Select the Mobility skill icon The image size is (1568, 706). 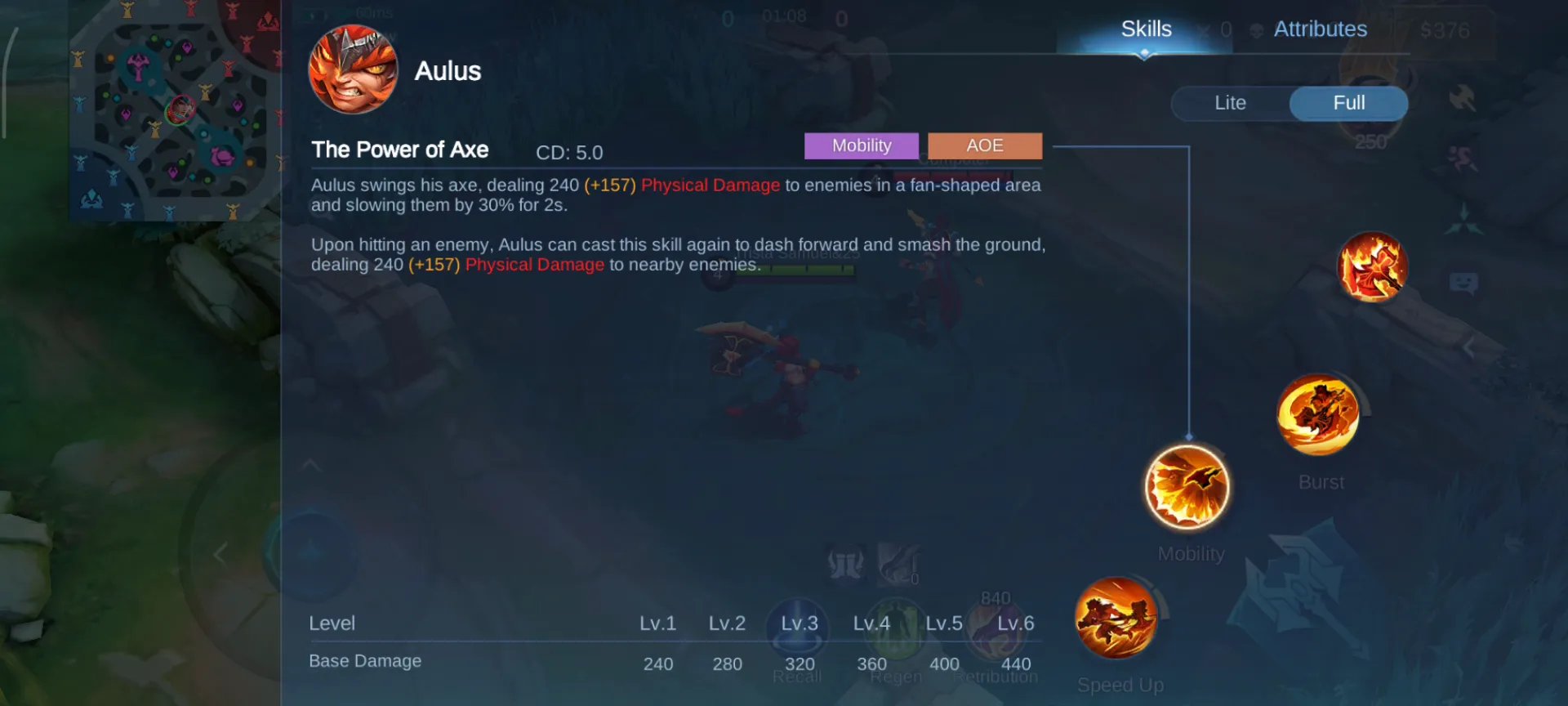tap(1187, 487)
